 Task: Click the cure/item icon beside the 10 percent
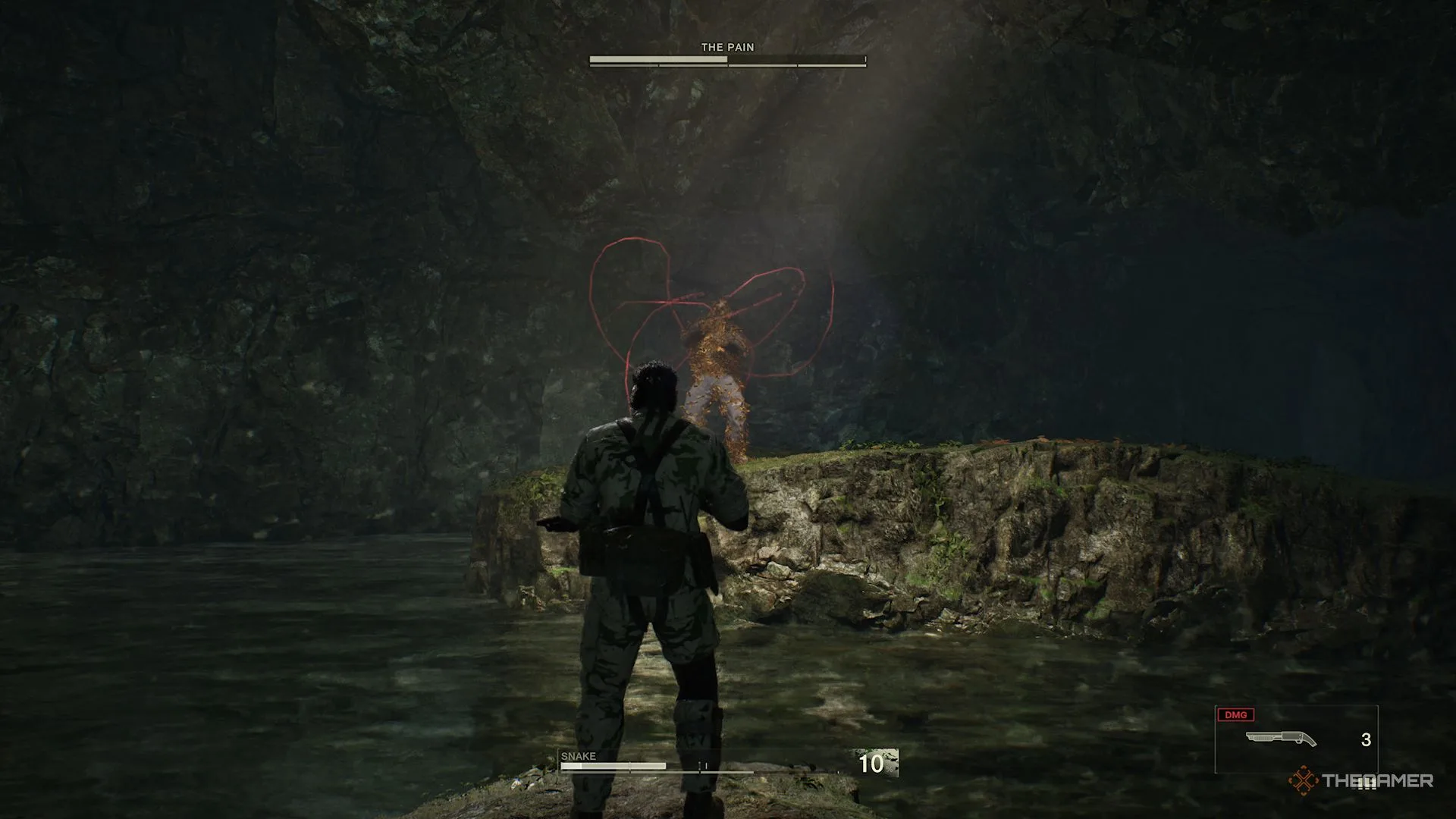[887, 762]
